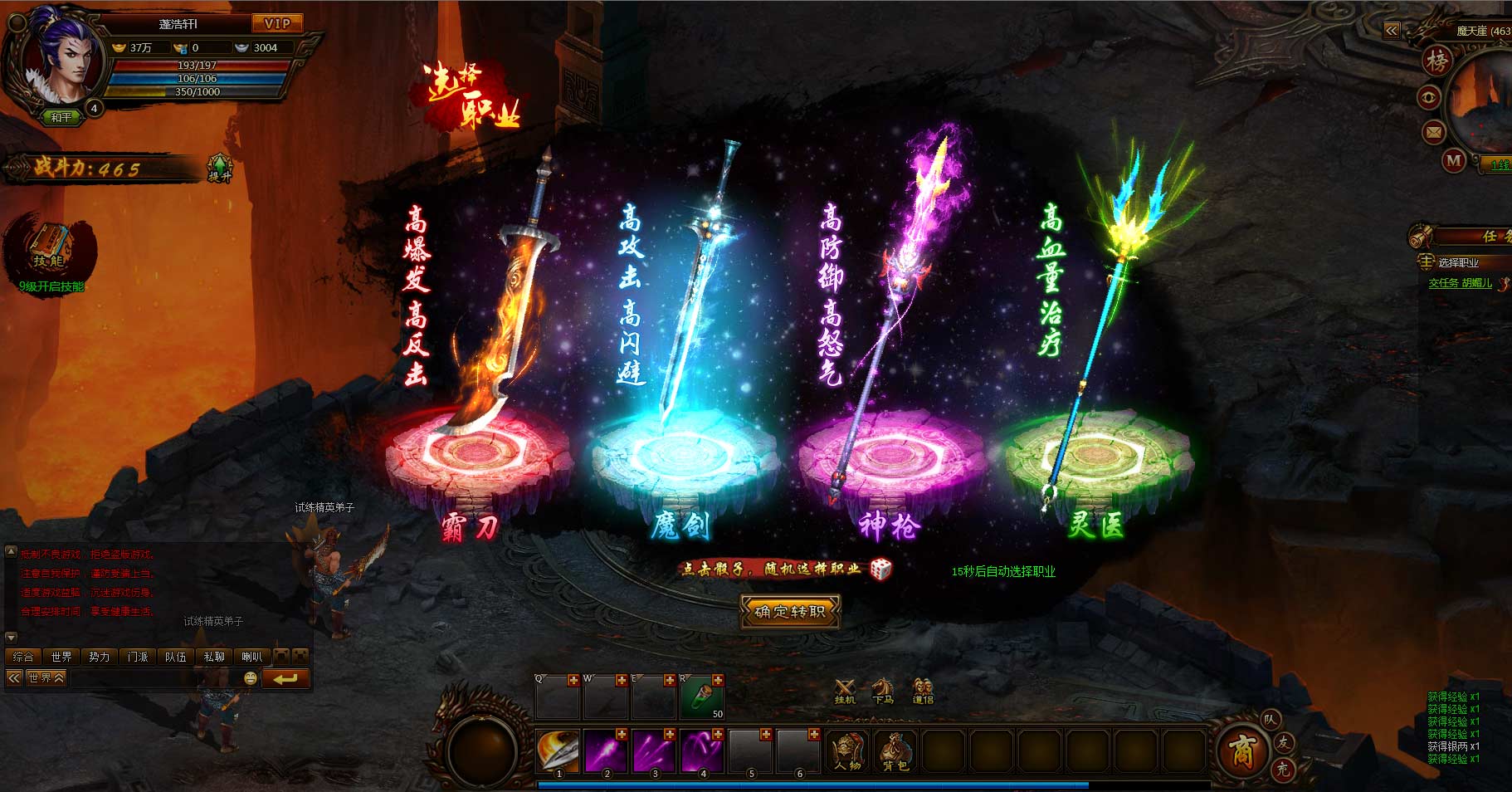Open the VIP panel
This screenshot has height=792, width=1512.
coord(277,23)
